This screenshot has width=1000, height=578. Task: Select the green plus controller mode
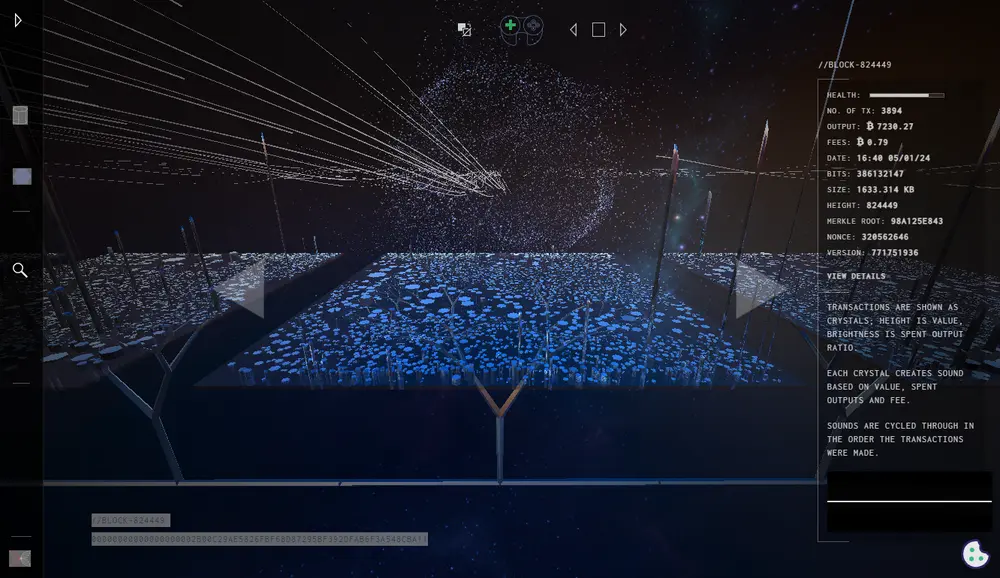coord(510,26)
